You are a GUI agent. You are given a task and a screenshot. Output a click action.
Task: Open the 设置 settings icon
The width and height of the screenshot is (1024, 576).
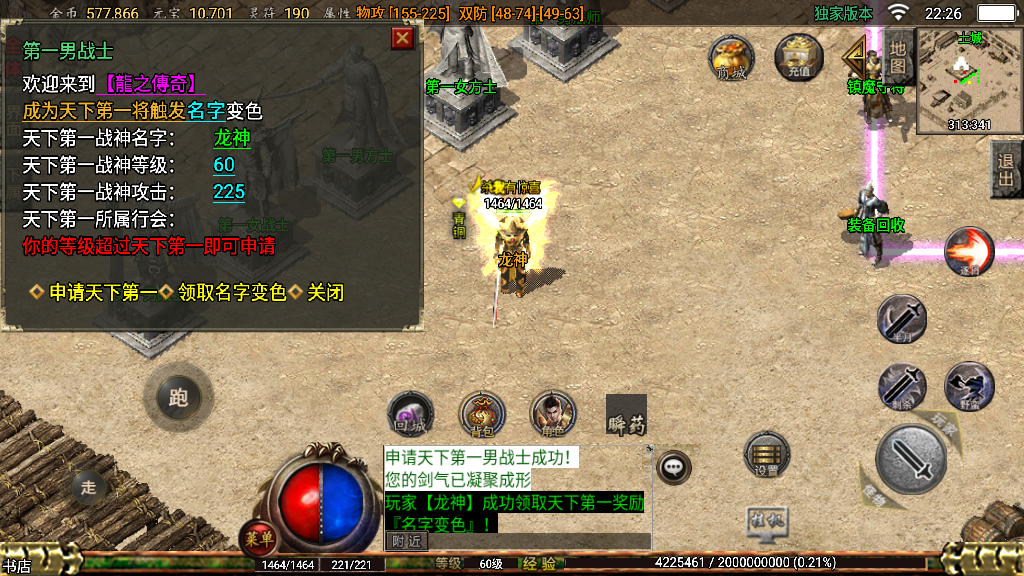(767, 456)
